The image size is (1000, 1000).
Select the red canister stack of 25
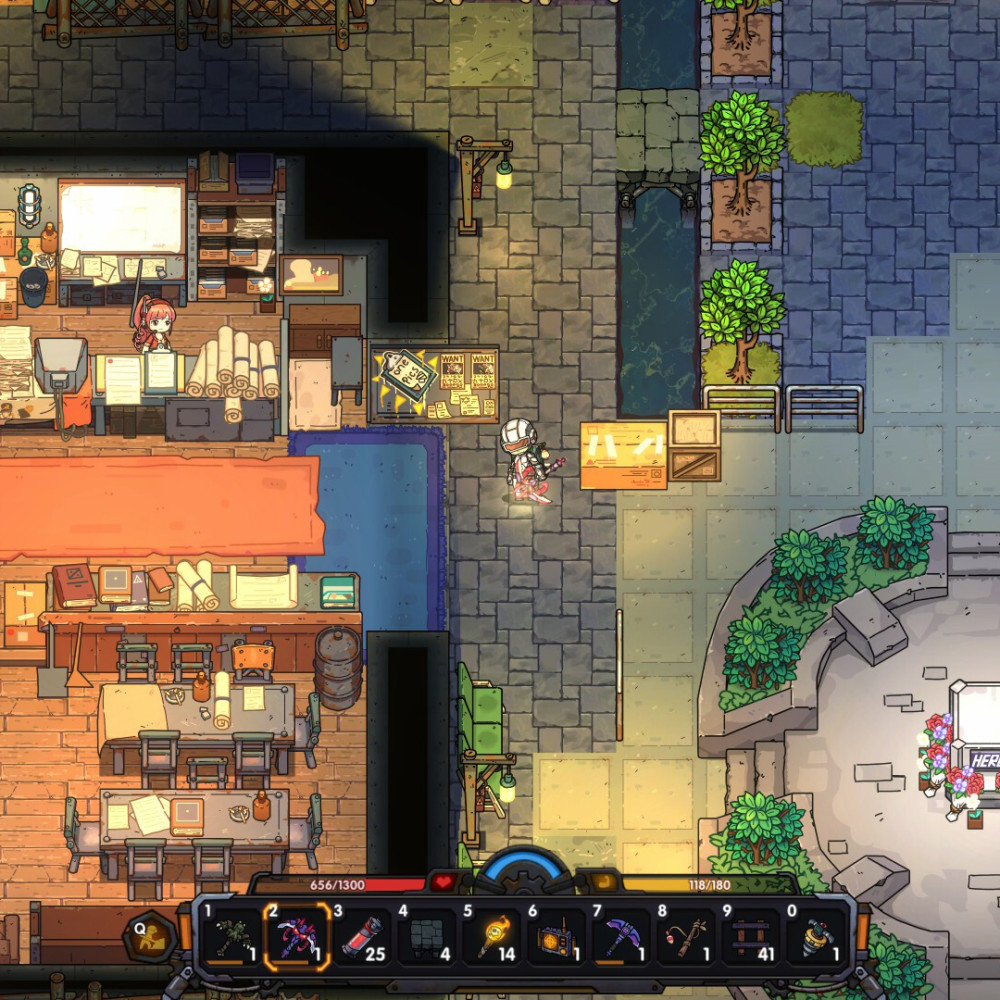362,939
